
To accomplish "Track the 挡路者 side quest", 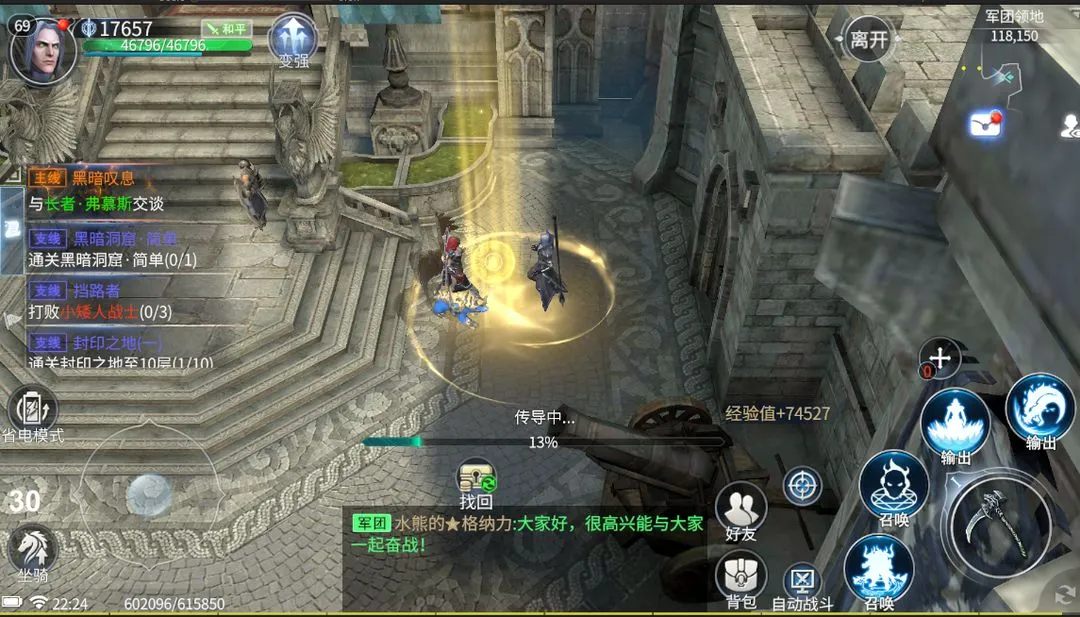I will 100,301.
